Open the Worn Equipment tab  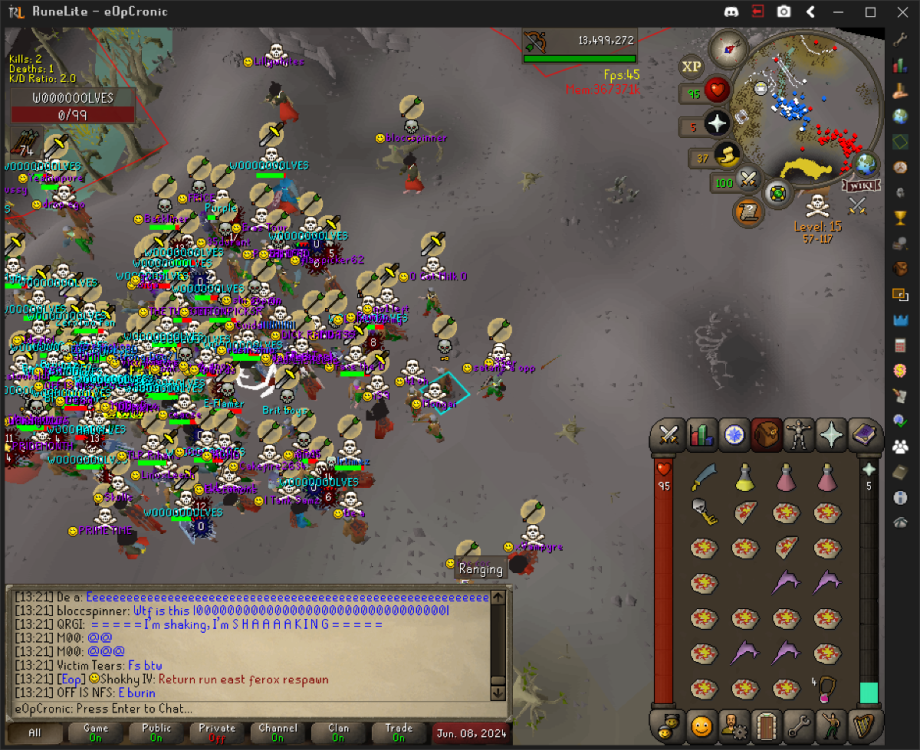pos(799,434)
